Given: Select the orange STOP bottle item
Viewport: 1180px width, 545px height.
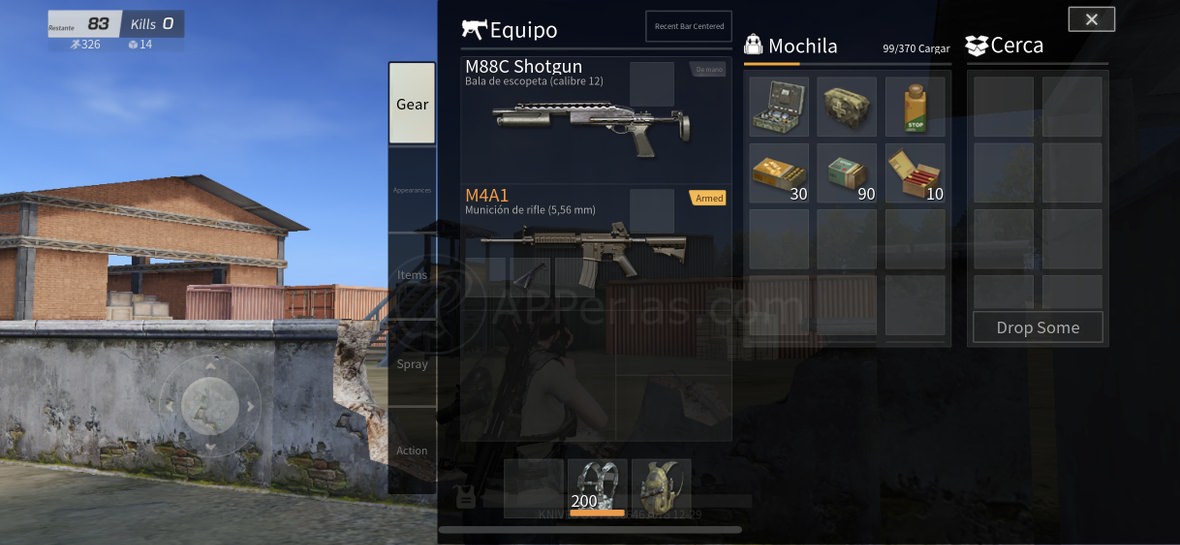Looking at the screenshot, I should coord(915,107).
